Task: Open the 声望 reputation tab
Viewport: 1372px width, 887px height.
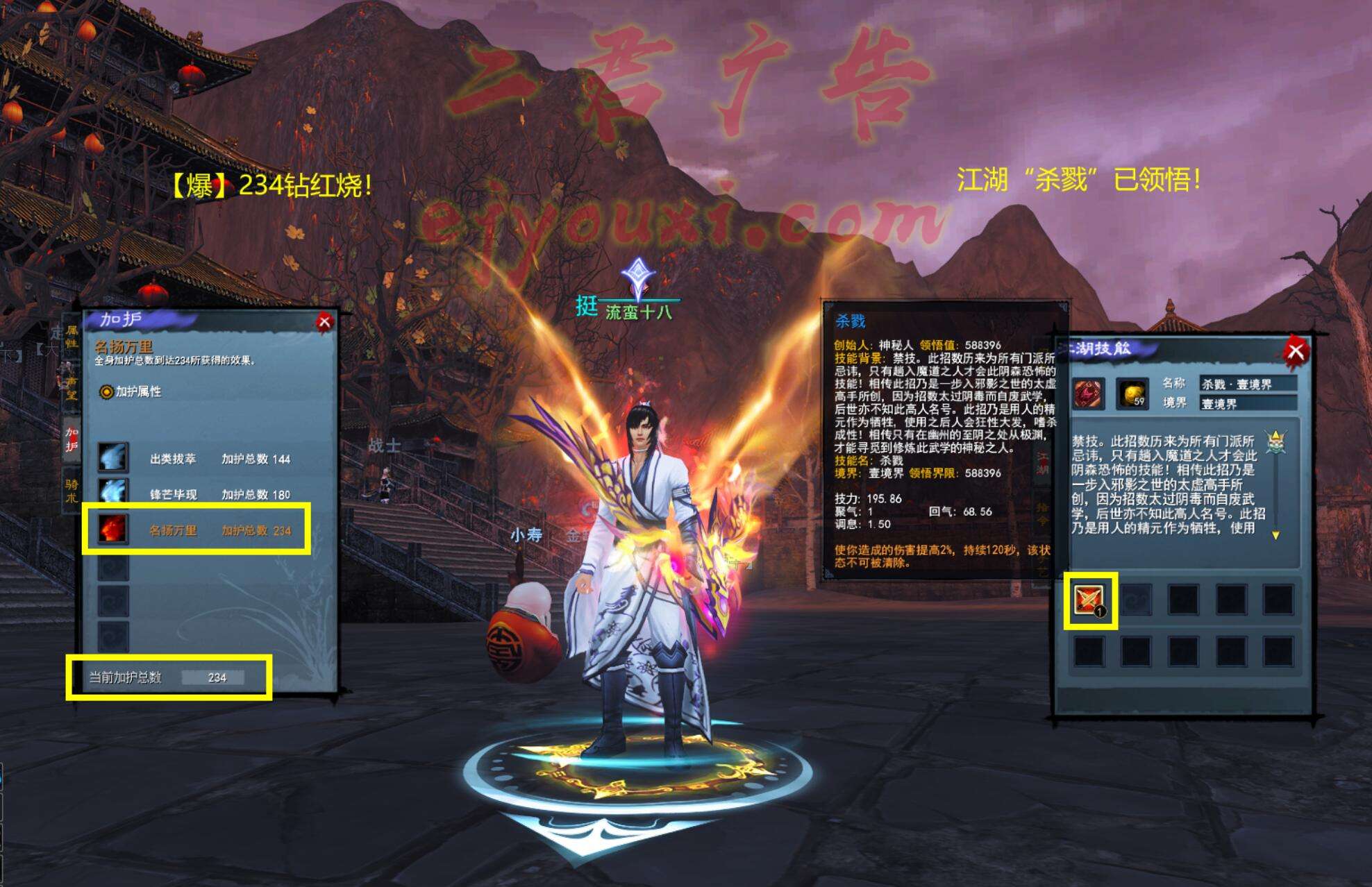Action: click(x=71, y=388)
